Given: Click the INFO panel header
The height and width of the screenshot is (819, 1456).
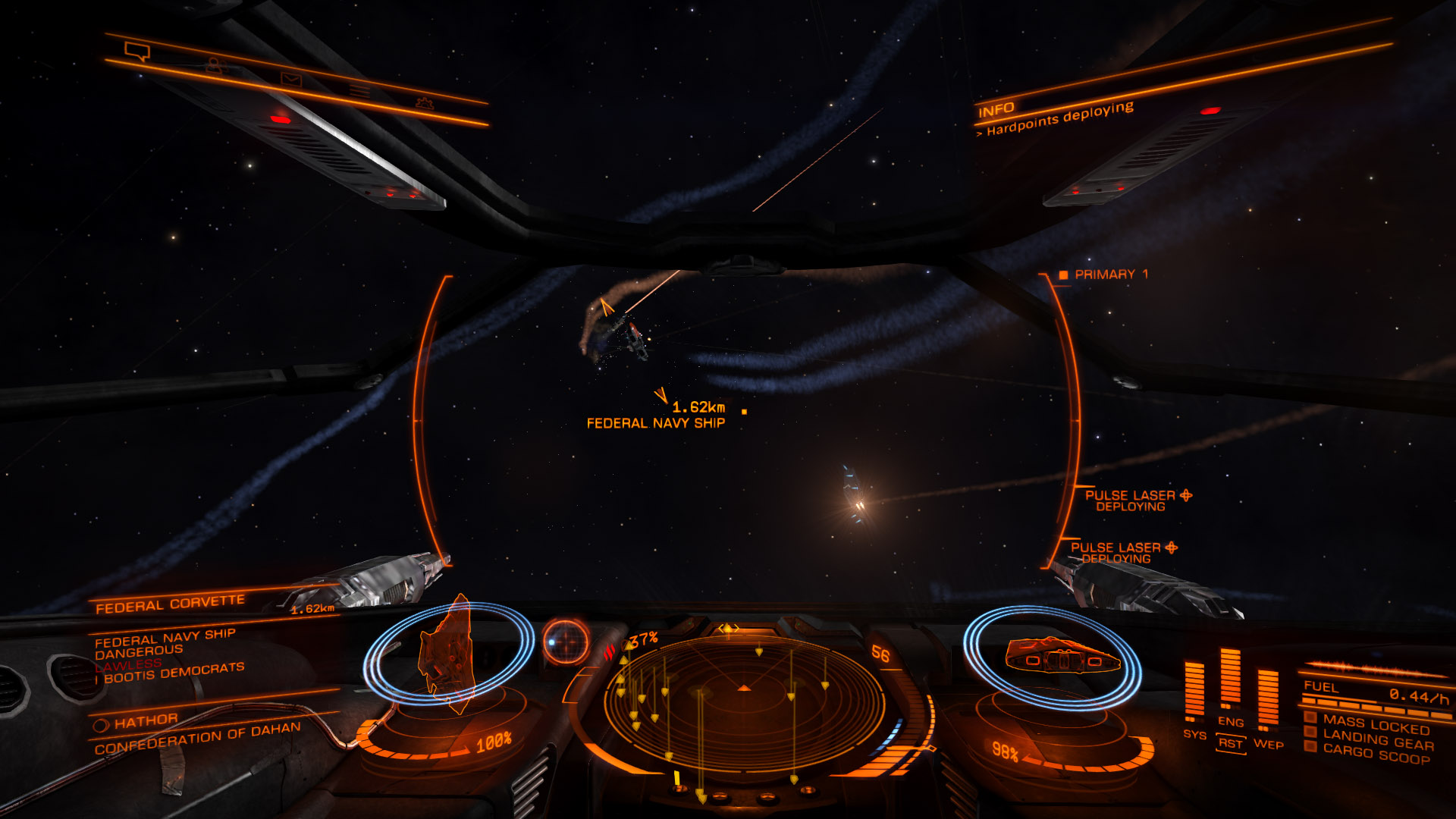Looking at the screenshot, I should (x=996, y=111).
